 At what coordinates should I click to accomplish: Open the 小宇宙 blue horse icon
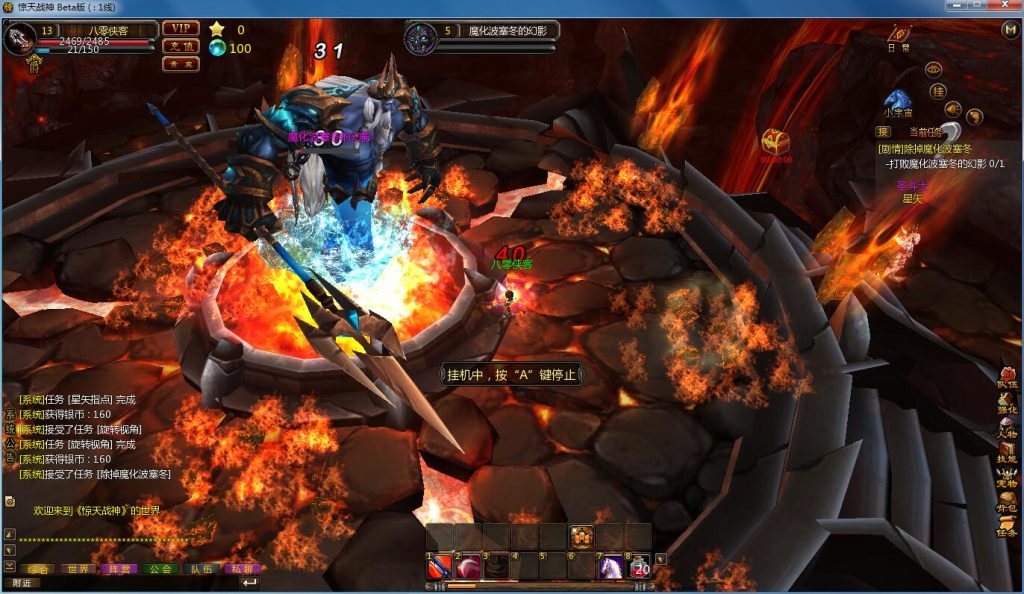pyautogui.click(x=896, y=100)
